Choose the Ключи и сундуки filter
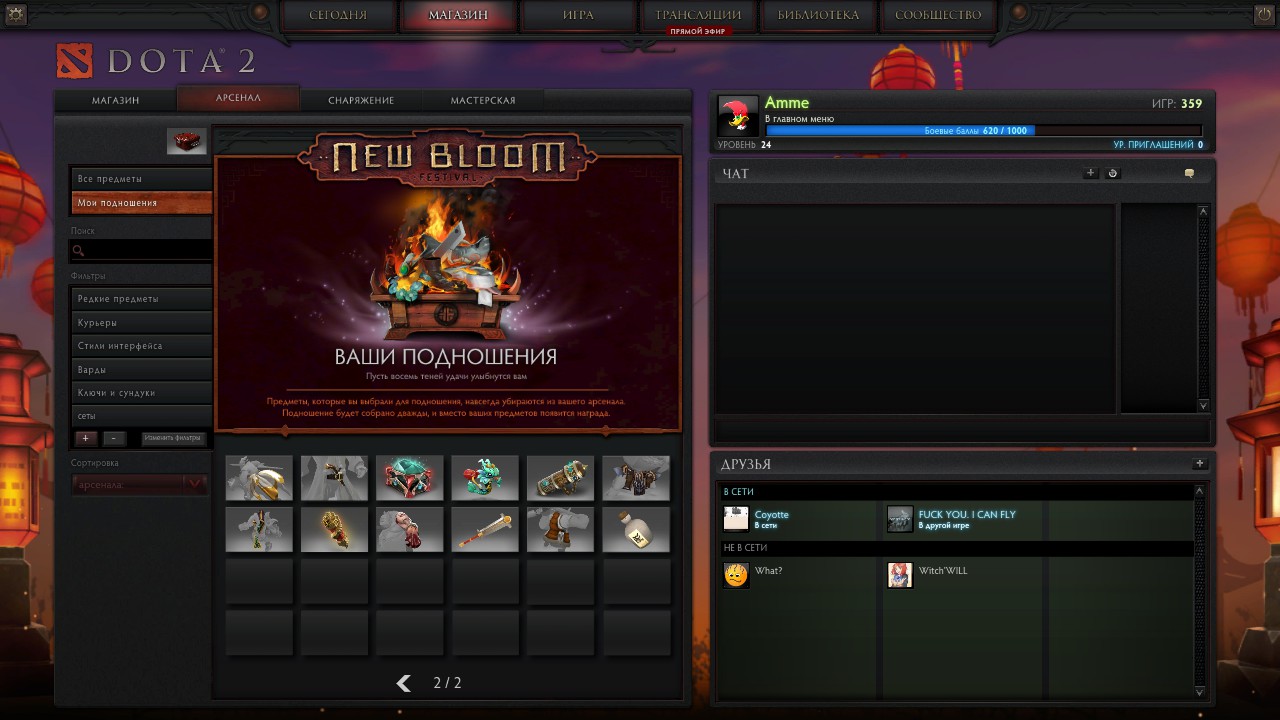The width and height of the screenshot is (1280, 720). [x=141, y=393]
